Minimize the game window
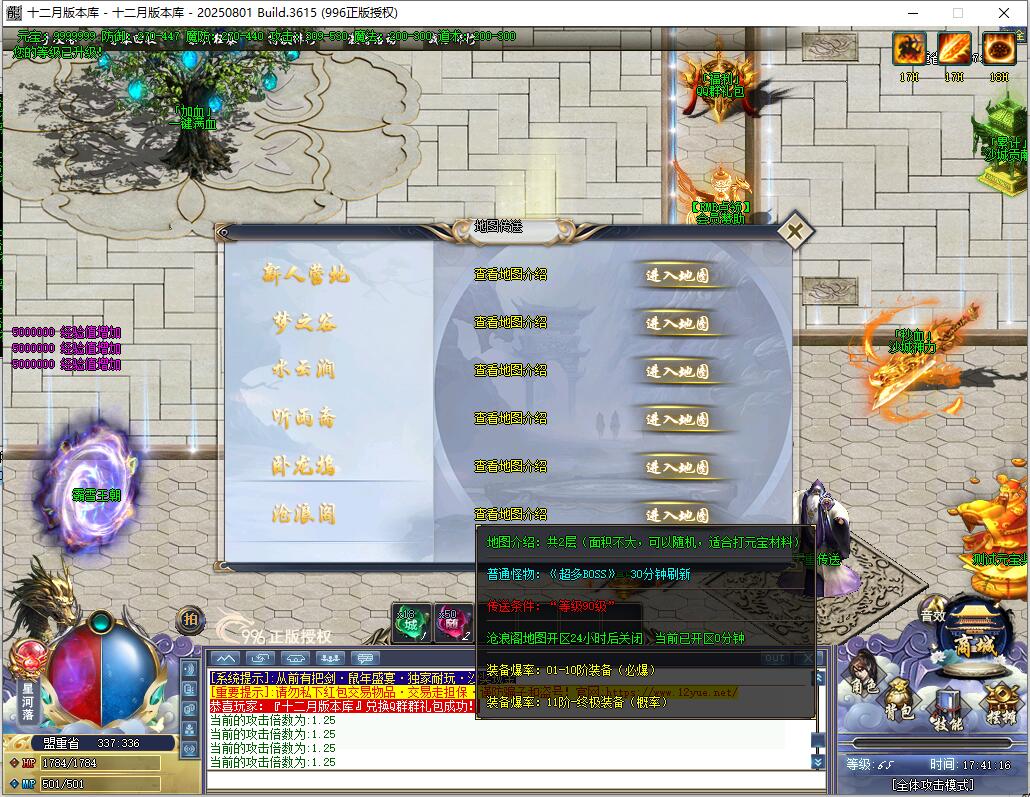This screenshot has width=1030, height=797. pos(912,13)
